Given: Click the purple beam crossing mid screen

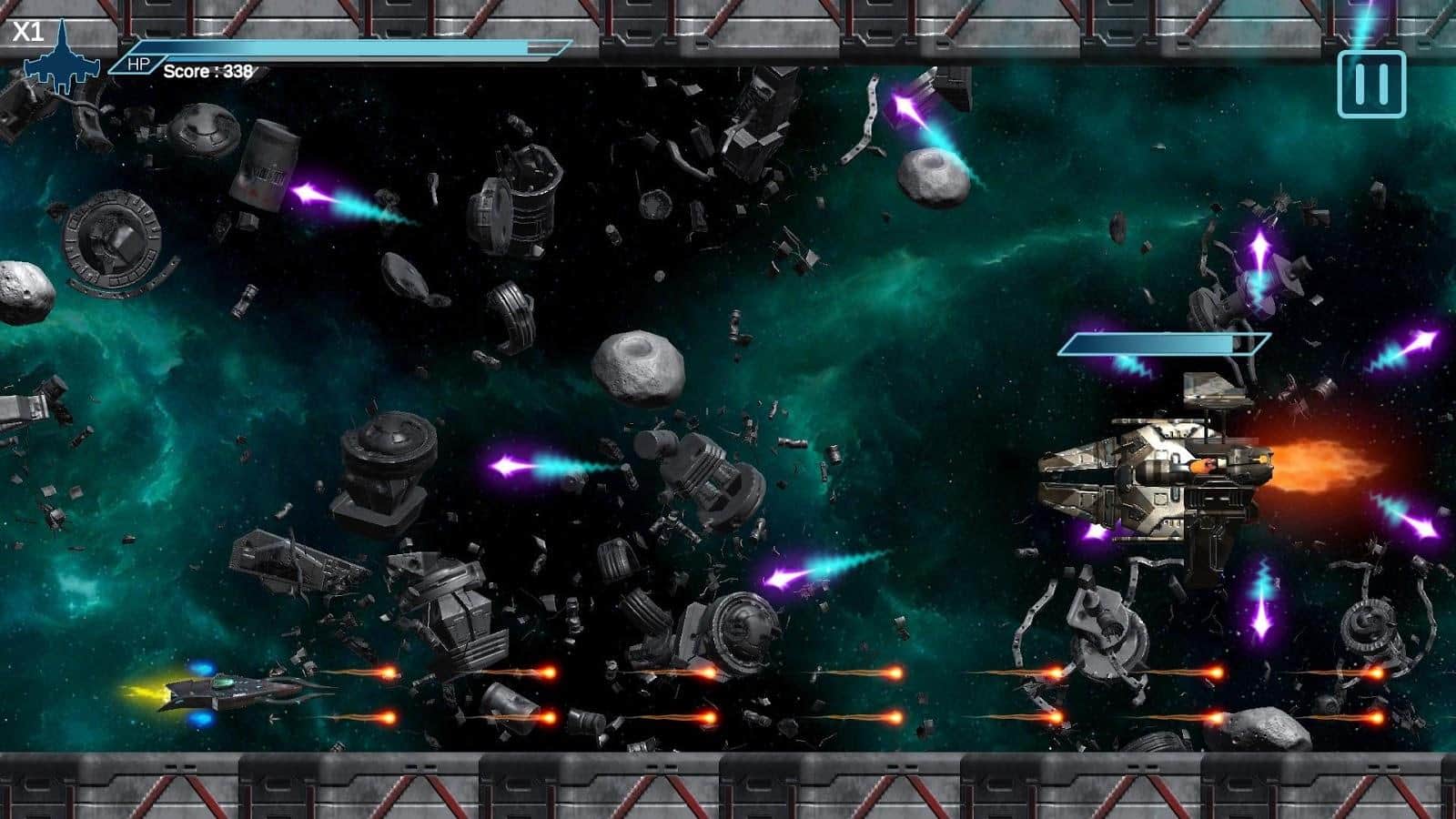Looking at the screenshot, I should [537, 464].
